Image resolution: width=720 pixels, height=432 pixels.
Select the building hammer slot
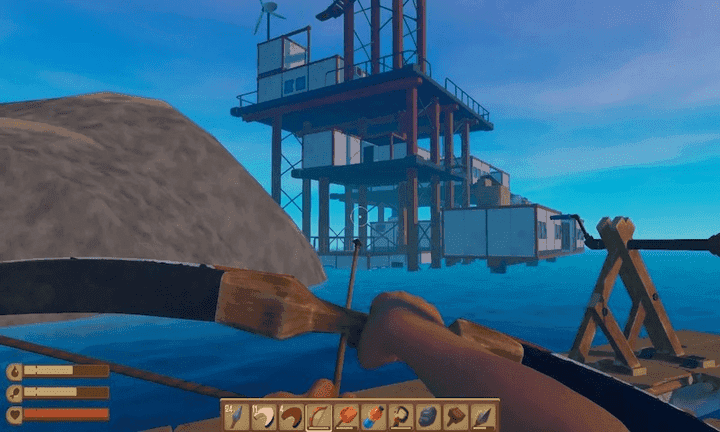456,416
